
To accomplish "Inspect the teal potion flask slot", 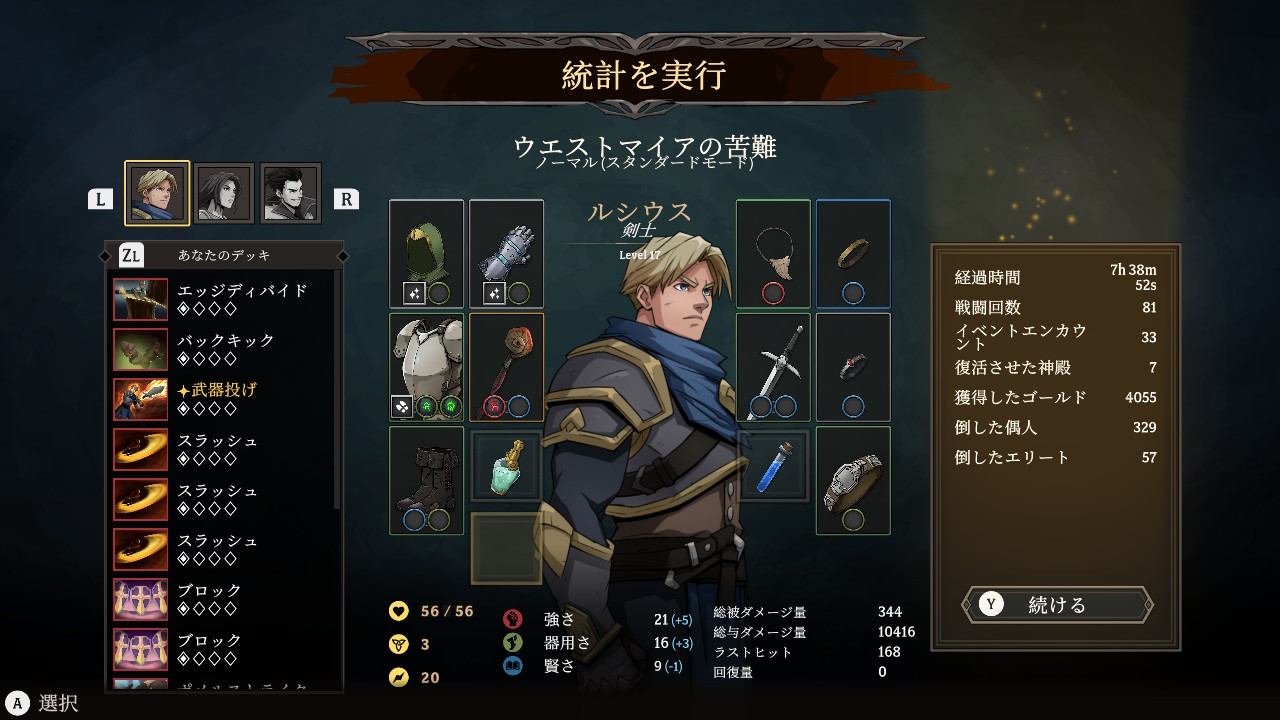I will [x=506, y=466].
